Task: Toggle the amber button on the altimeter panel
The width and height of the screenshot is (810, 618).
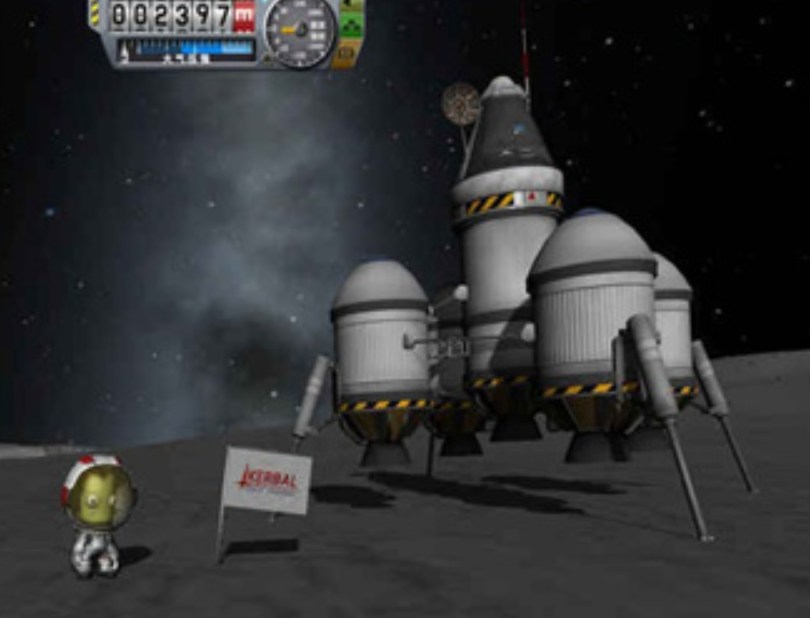Action: click(x=346, y=54)
